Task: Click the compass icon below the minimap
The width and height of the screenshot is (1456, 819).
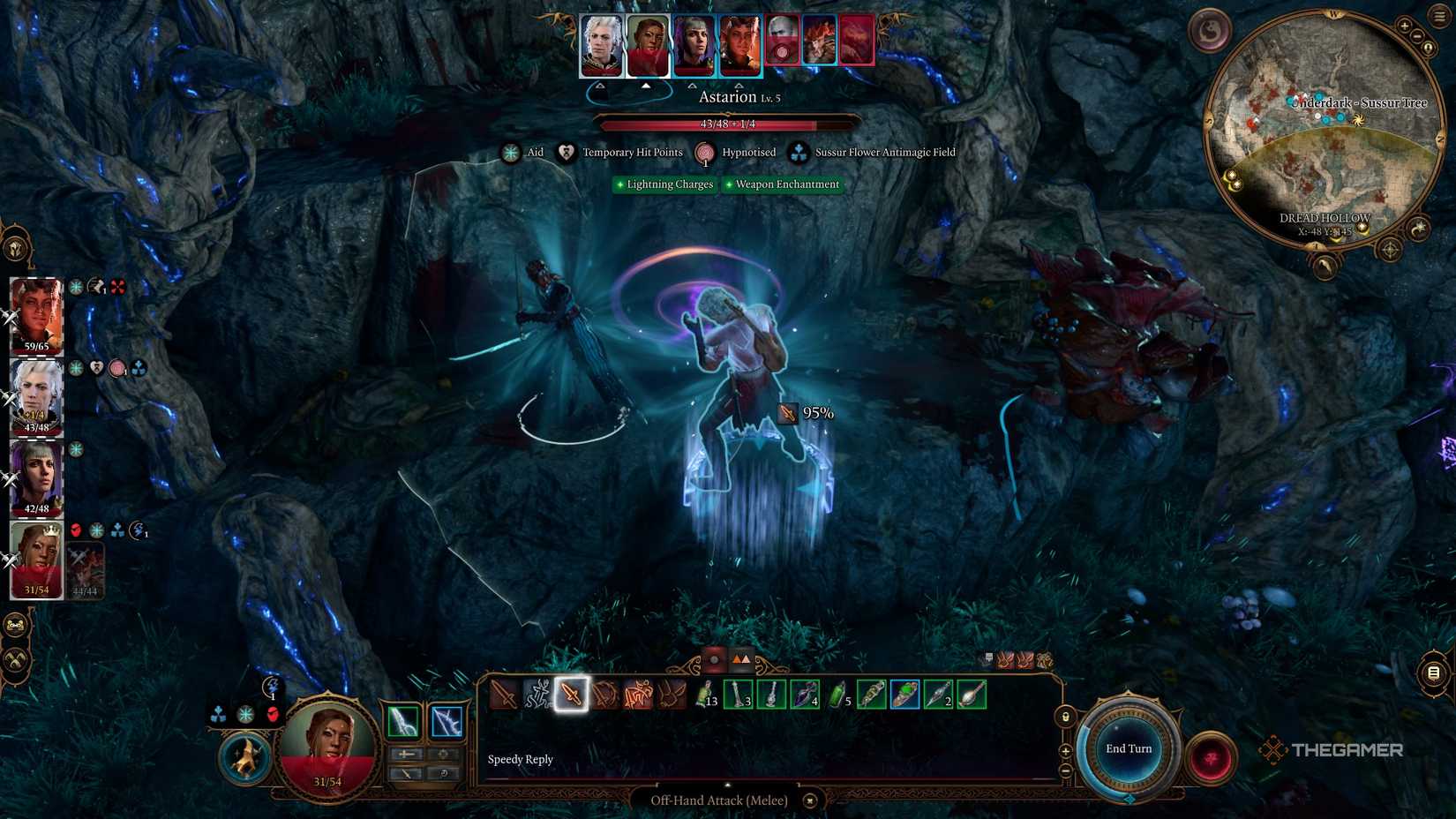Action: click(1389, 250)
